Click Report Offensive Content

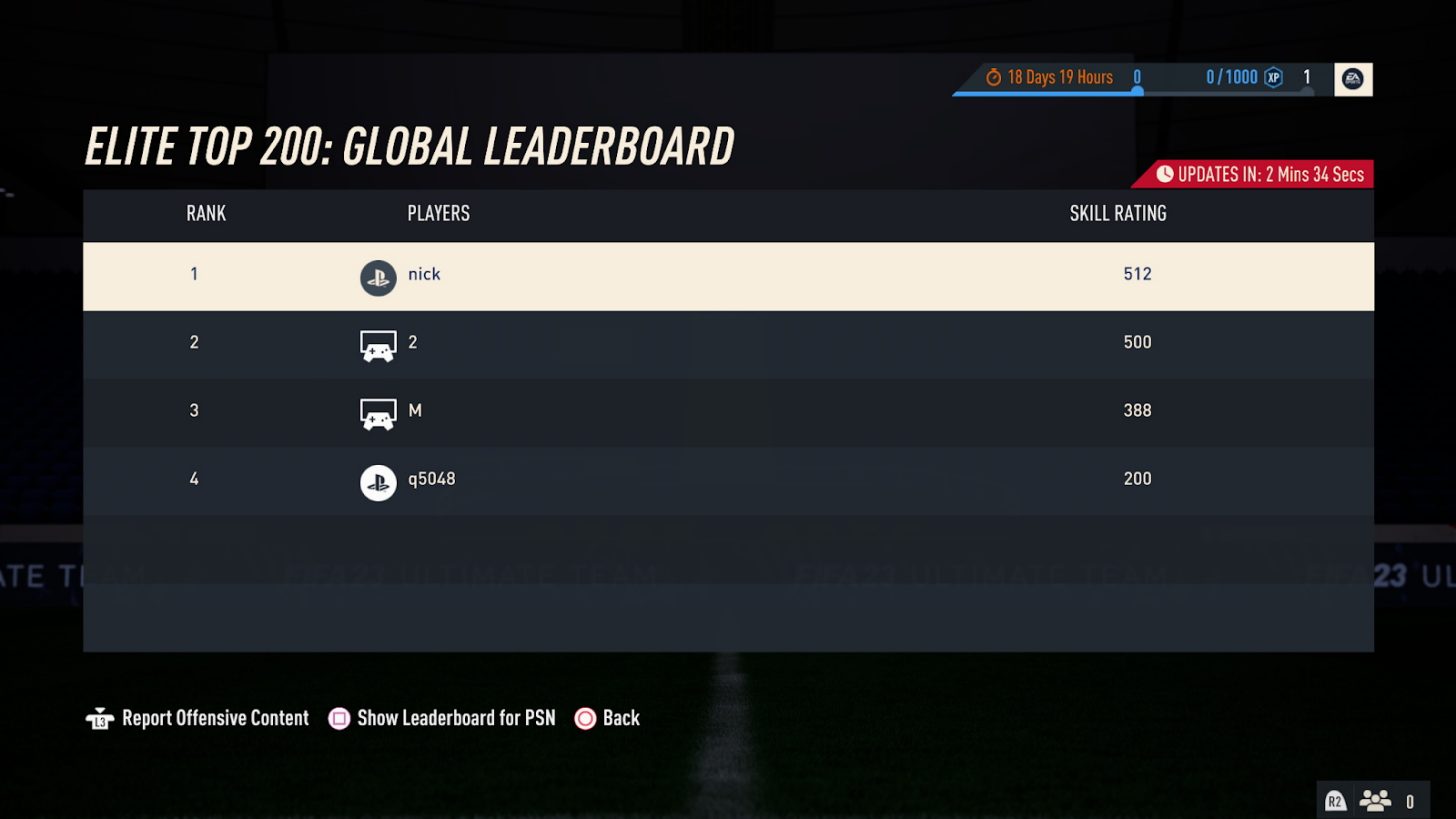(215, 717)
